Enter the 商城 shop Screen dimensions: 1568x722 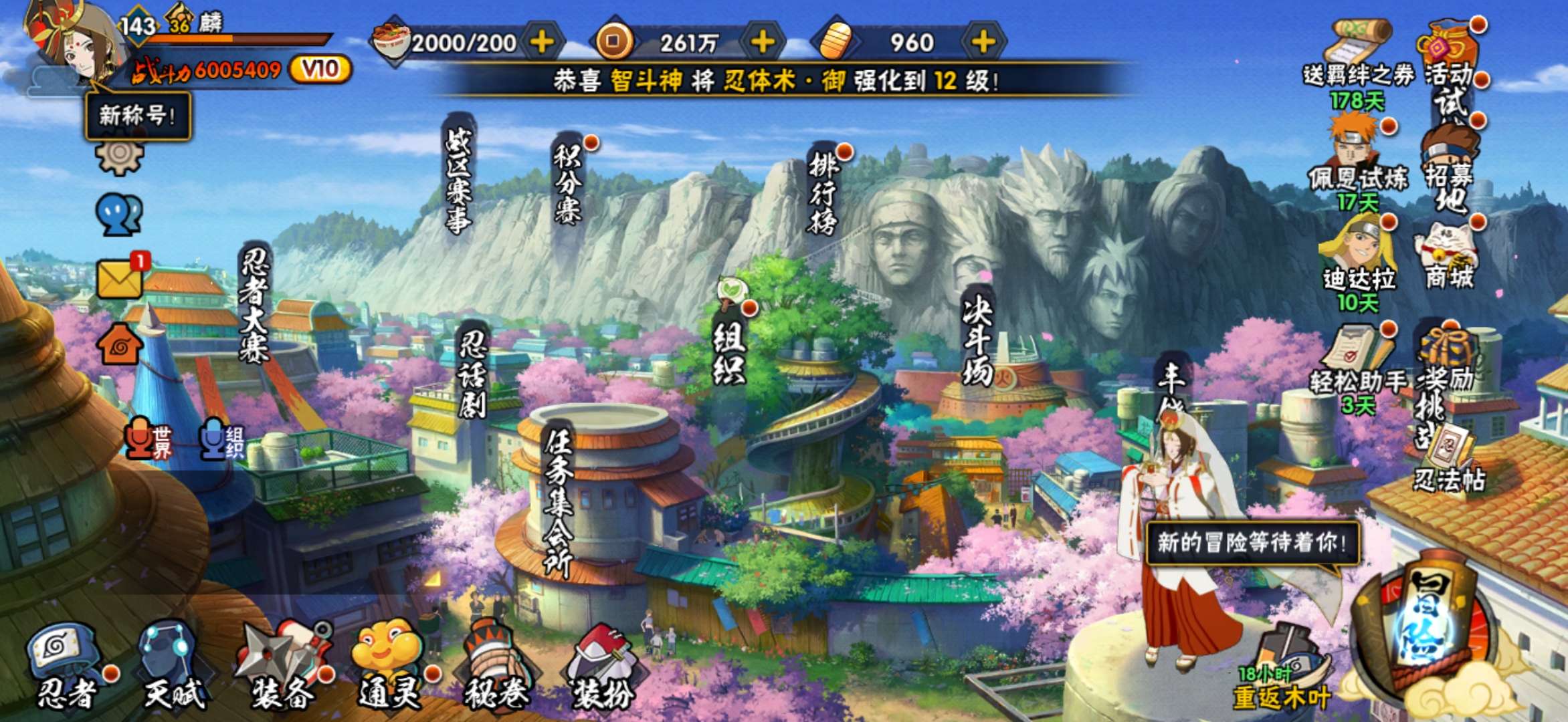coord(1448,257)
